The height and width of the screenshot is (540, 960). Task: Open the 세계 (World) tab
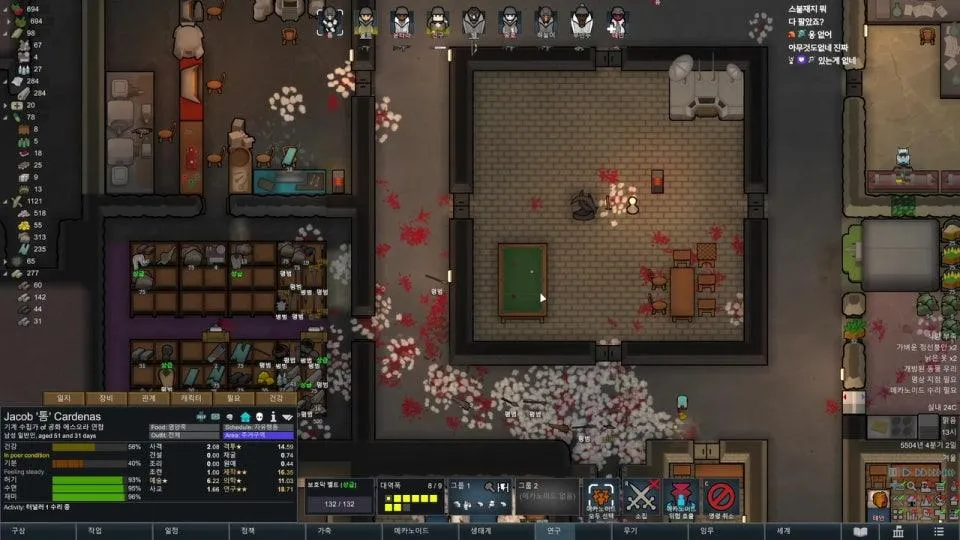783,531
